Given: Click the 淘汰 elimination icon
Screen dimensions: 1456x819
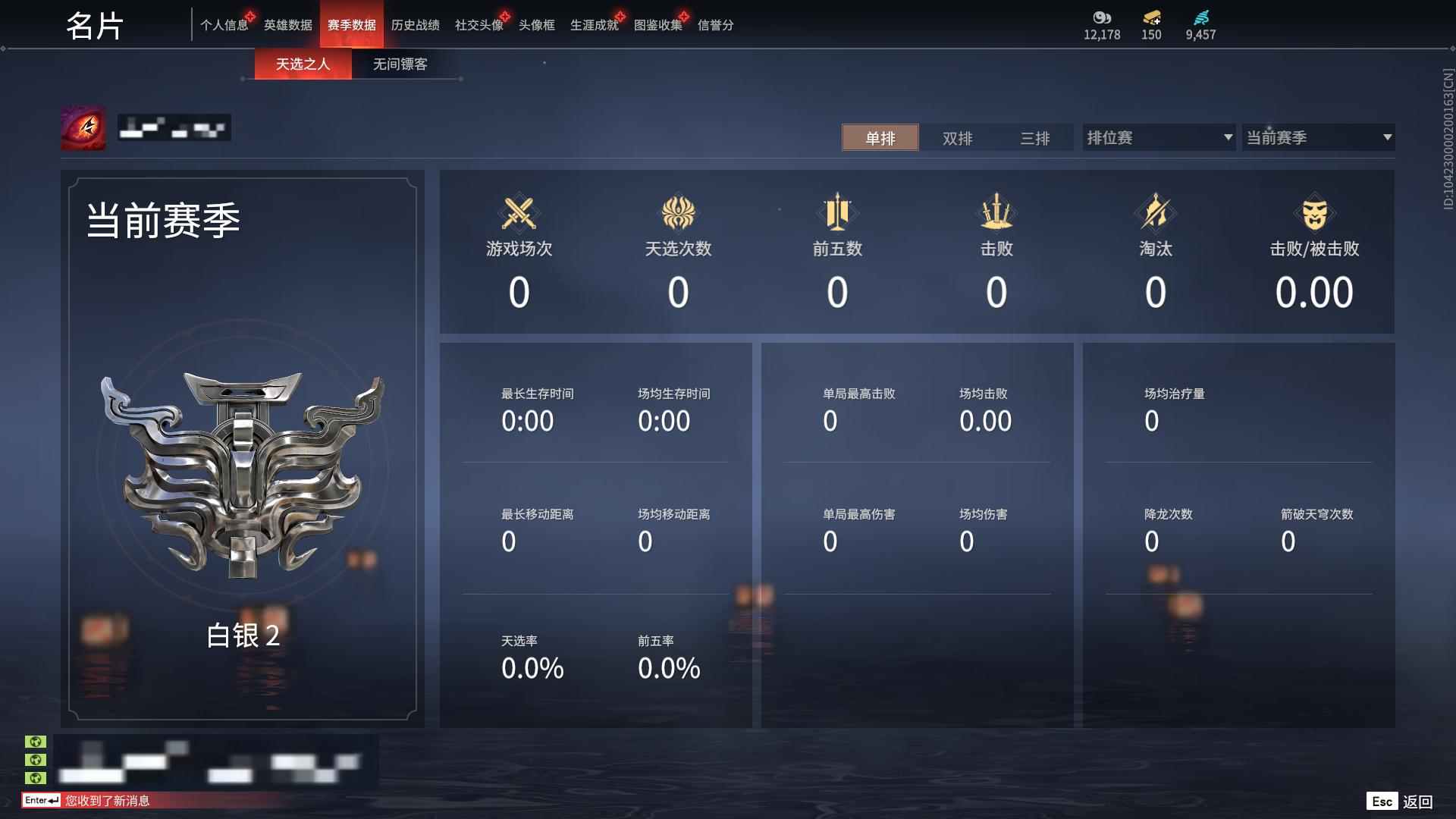Looking at the screenshot, I should click(x=1156, y=213).
